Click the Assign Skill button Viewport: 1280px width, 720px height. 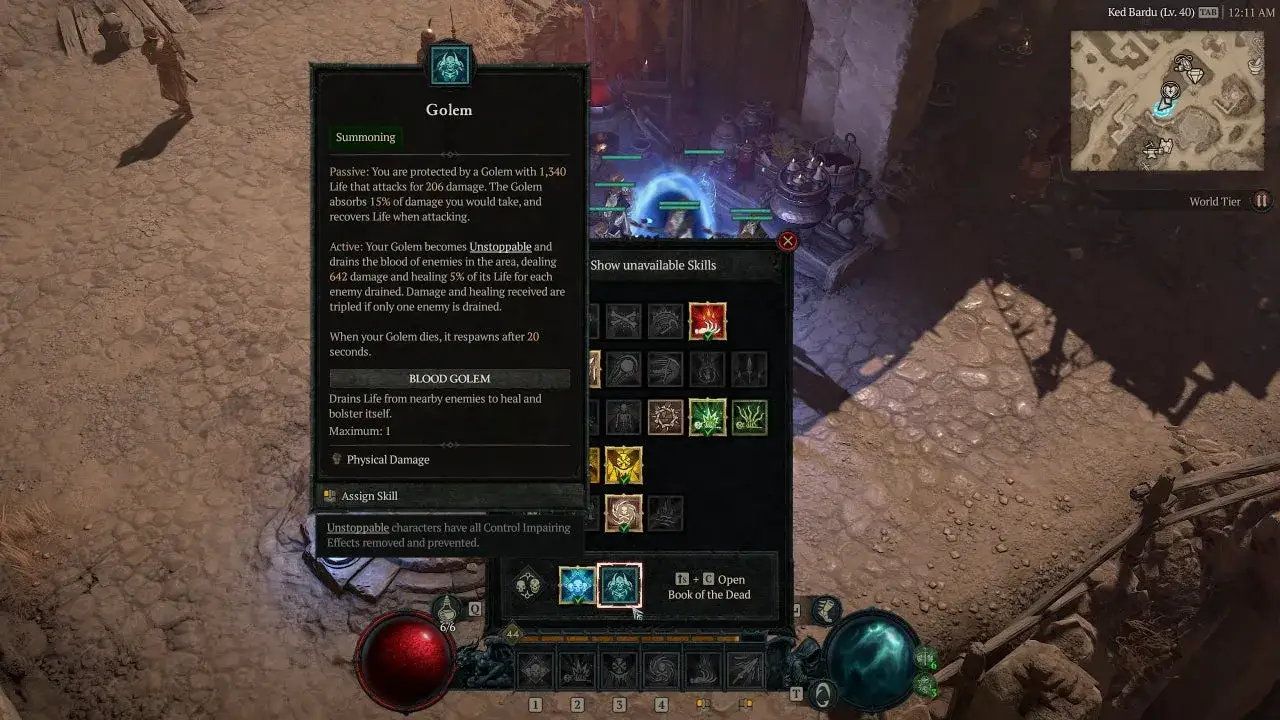(372, 495)
